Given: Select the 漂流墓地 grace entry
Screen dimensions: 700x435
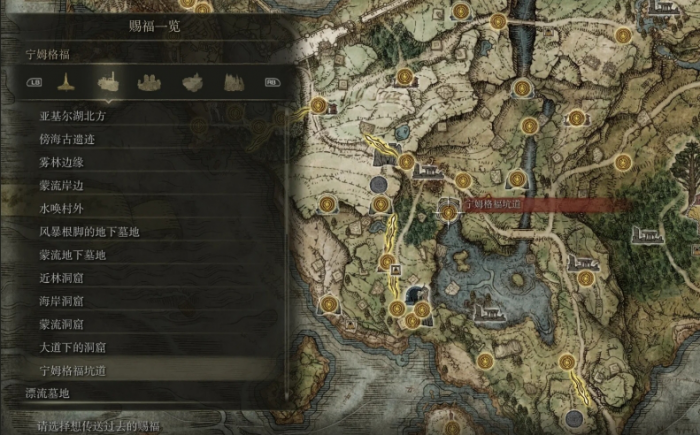Looking at the screenshot, I should point(52,394).
